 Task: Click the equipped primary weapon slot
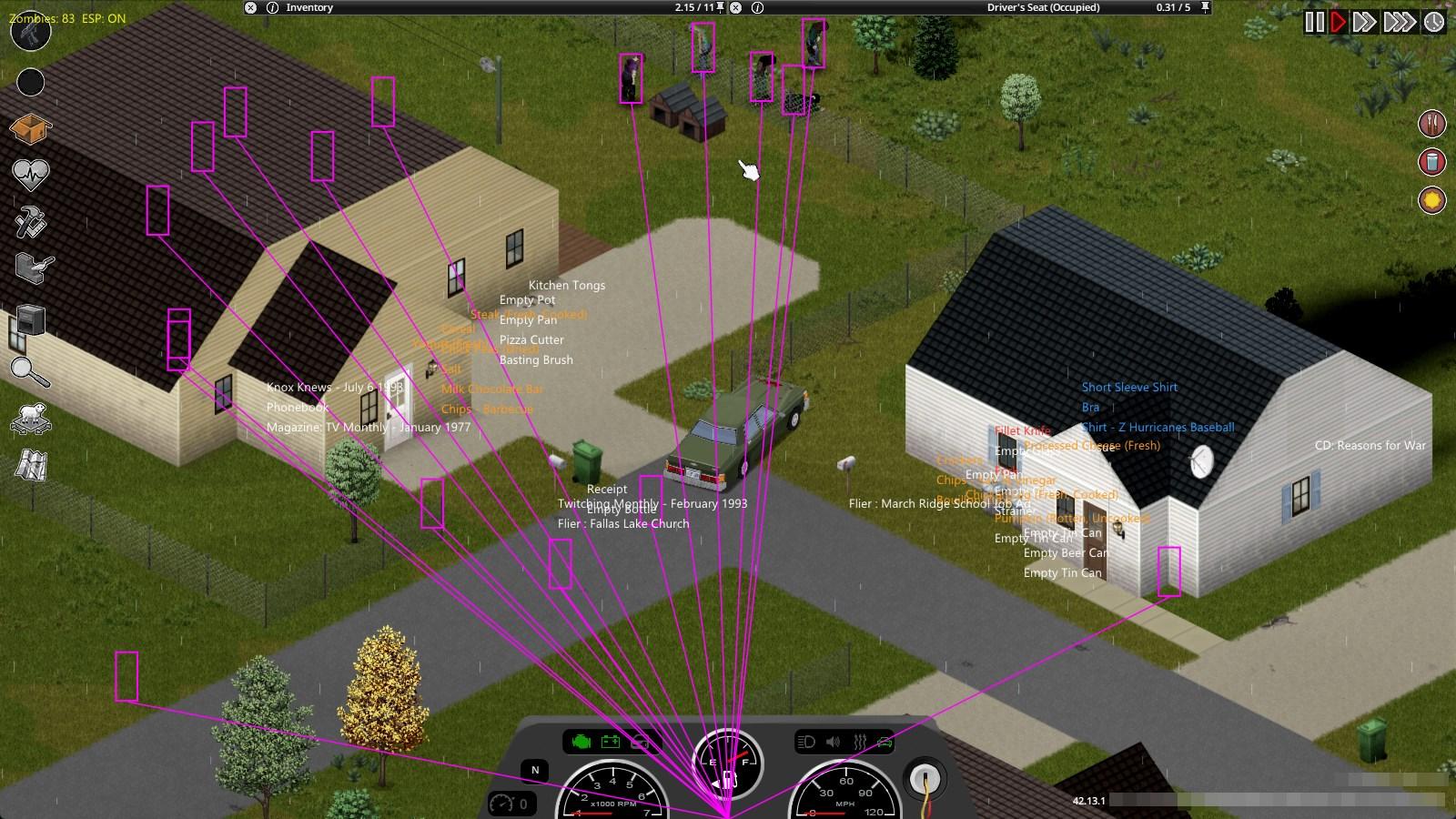pyautogui.click(x=30, y=33)
